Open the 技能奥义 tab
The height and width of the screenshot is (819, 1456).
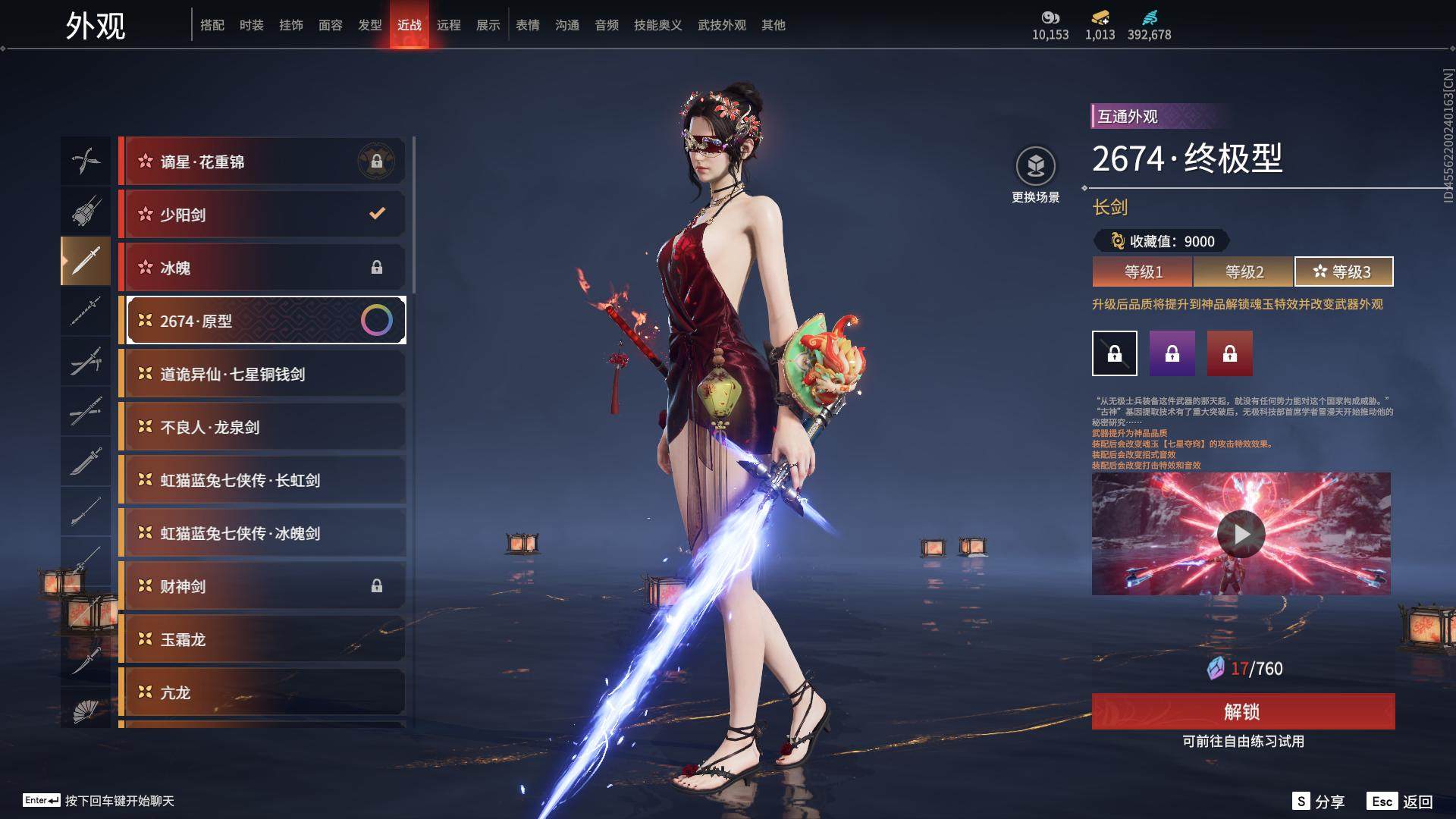pyautogui.click(x=657, y=25)
